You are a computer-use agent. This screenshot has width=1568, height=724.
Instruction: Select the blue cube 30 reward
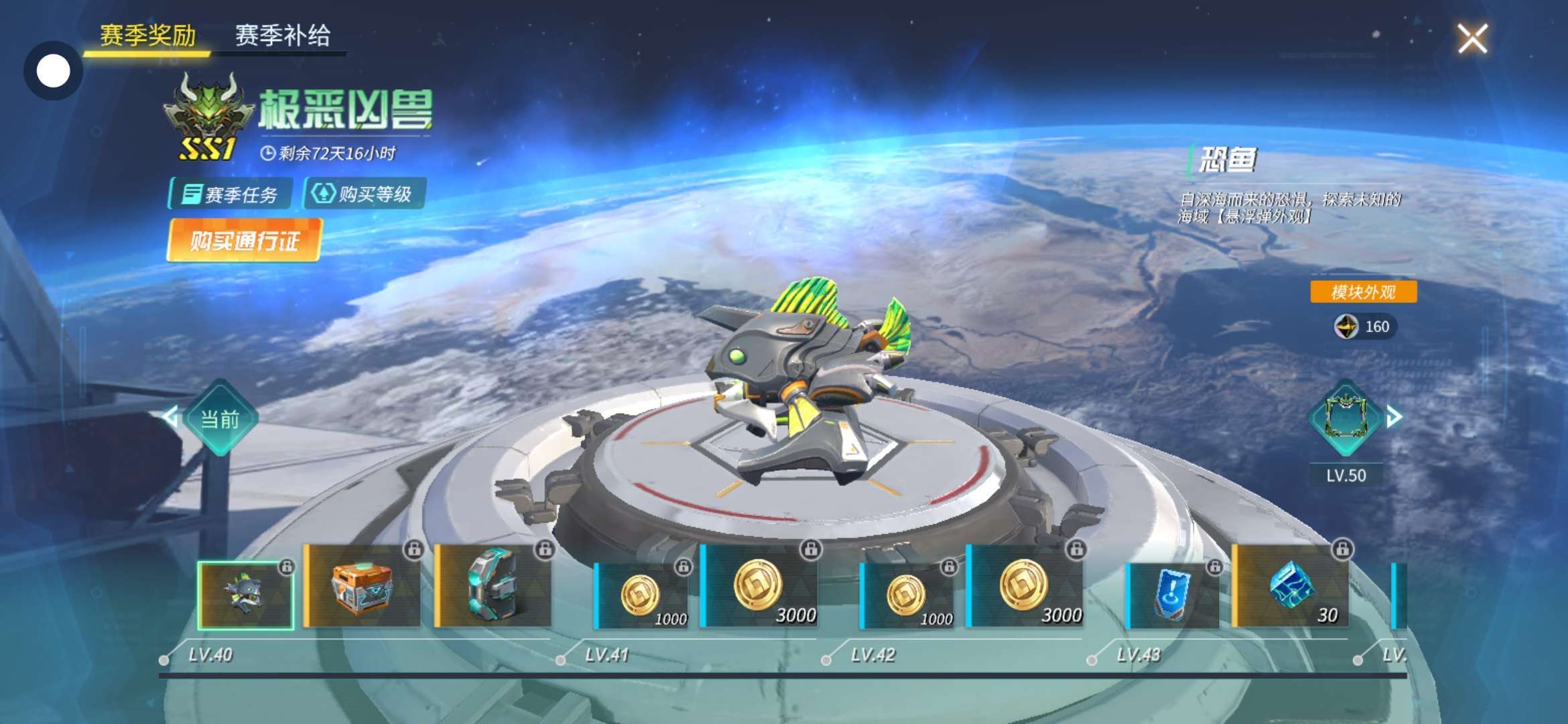click(1291, 587)
